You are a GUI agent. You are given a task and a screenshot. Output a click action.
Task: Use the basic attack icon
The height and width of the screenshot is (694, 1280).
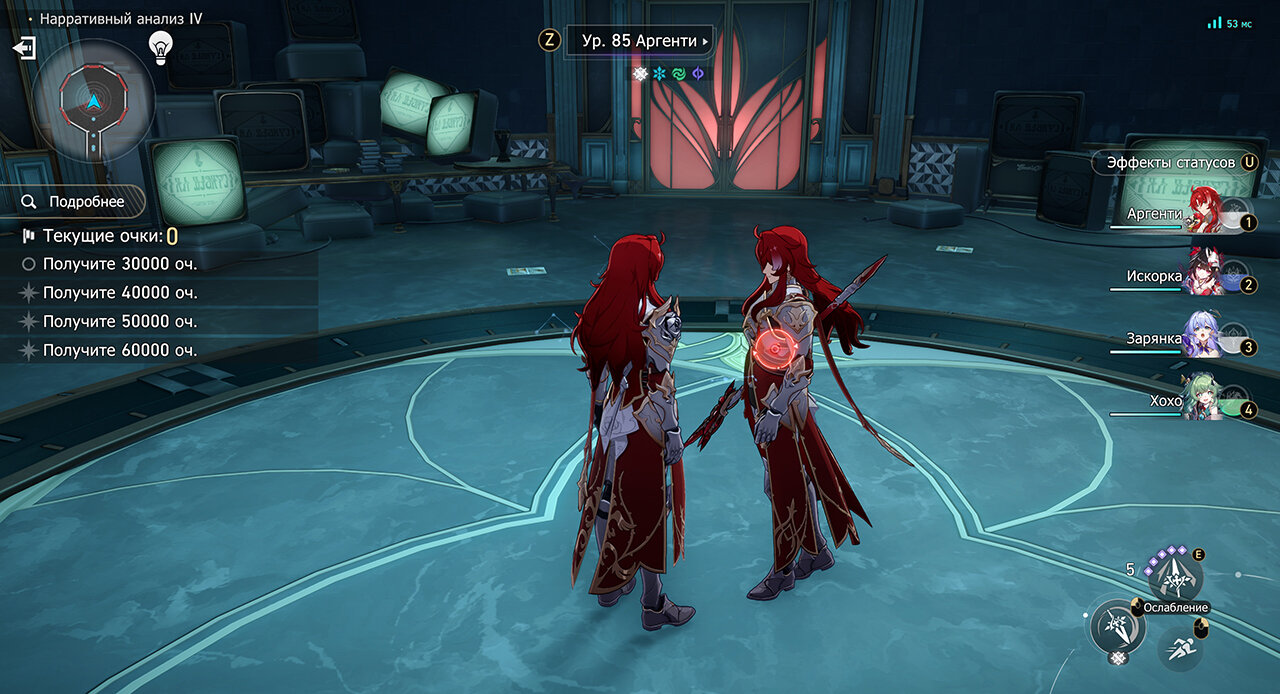(x=1116, y=627)
